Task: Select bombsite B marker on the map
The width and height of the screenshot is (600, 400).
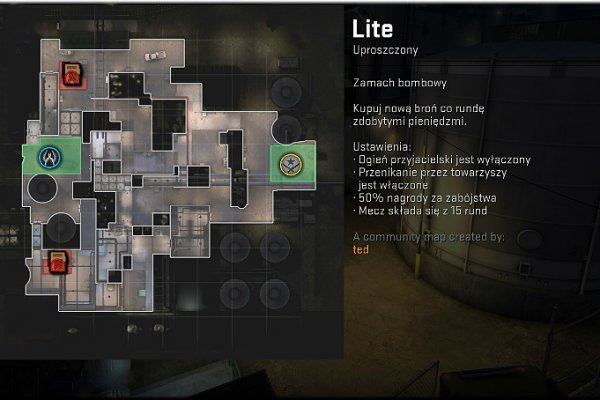Action: point(58,263)
